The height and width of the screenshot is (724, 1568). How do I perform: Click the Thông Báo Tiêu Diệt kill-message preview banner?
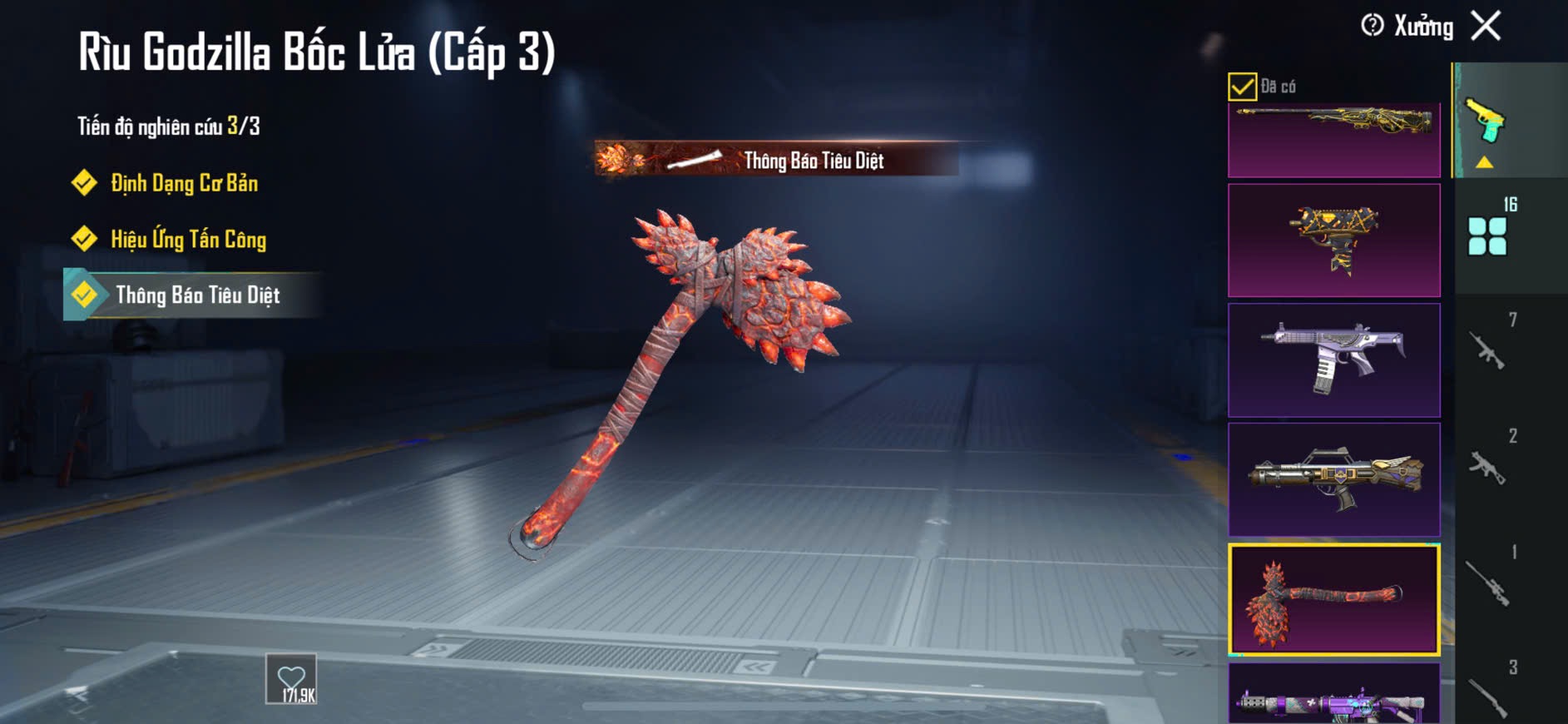pyautogui.click(x=777, y=160)
